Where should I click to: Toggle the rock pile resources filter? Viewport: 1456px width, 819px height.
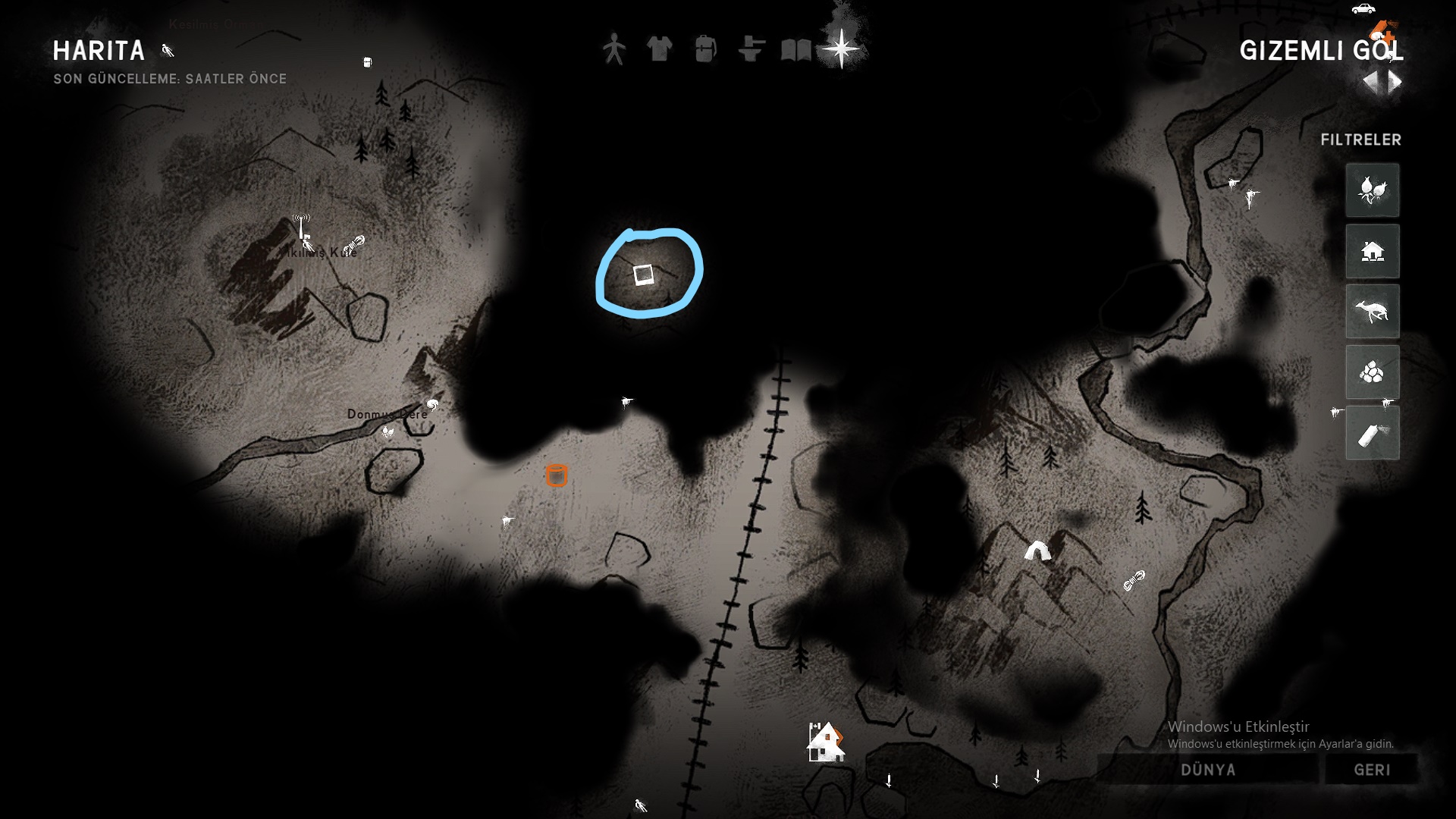pos(1373,372)
